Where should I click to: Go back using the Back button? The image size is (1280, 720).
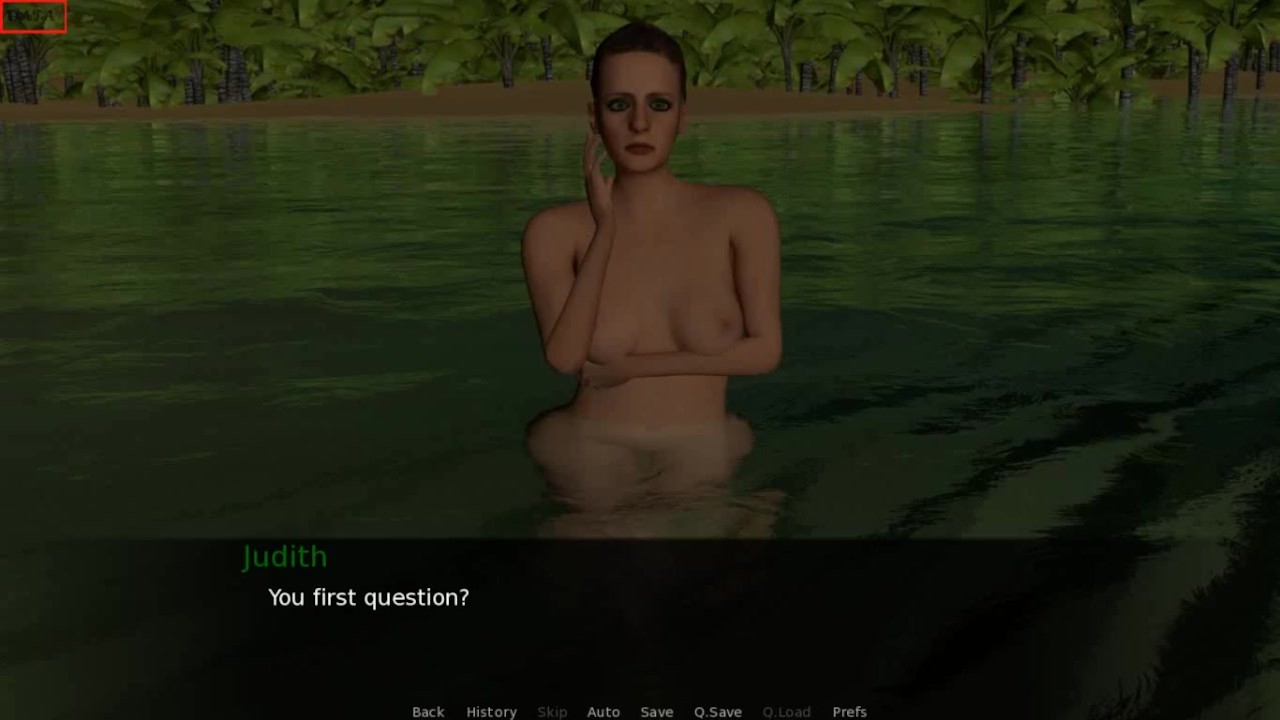click(428, 712)
